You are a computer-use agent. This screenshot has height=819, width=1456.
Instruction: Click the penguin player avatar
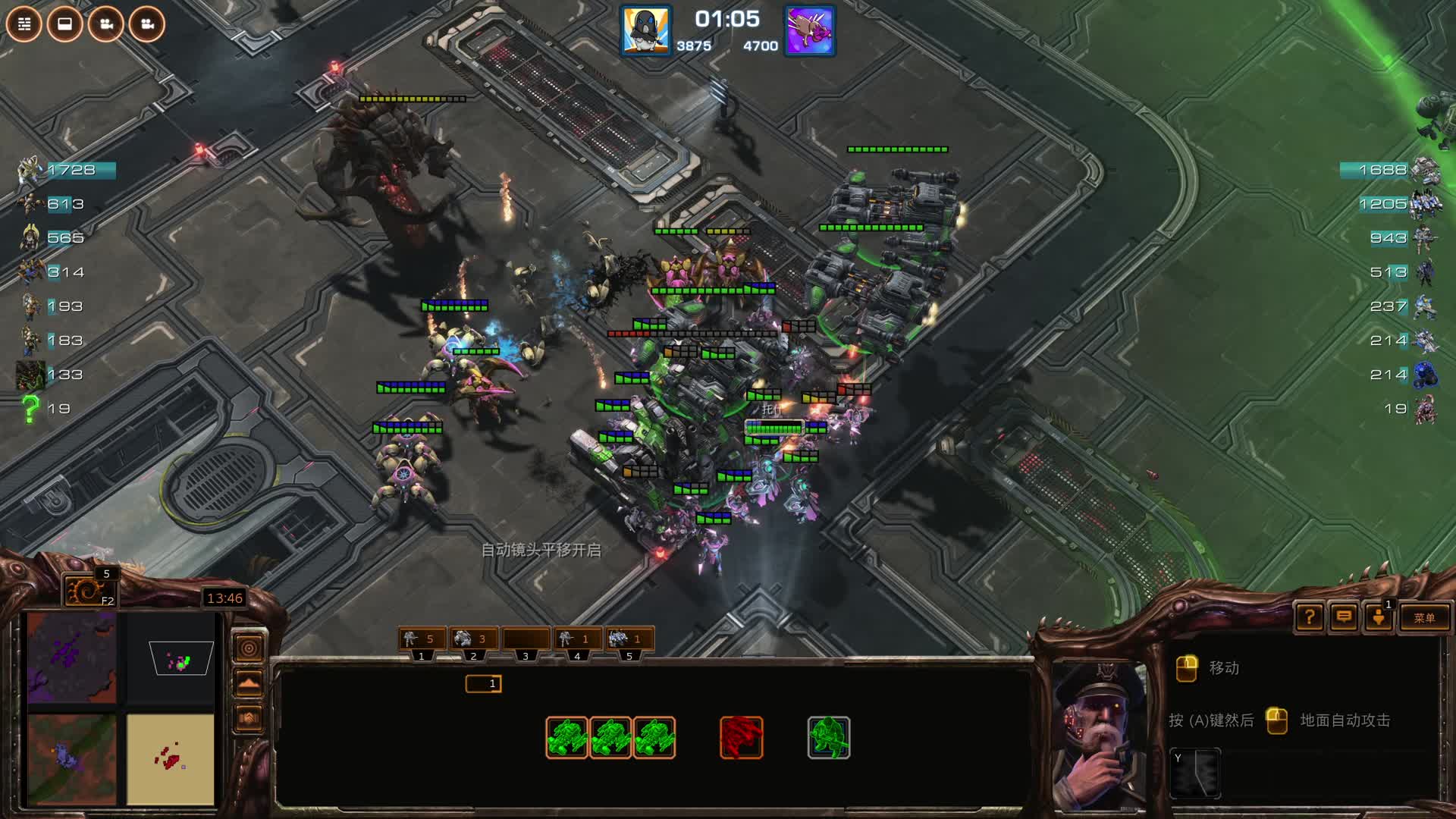pyautogui.click(x=645, y=31)
